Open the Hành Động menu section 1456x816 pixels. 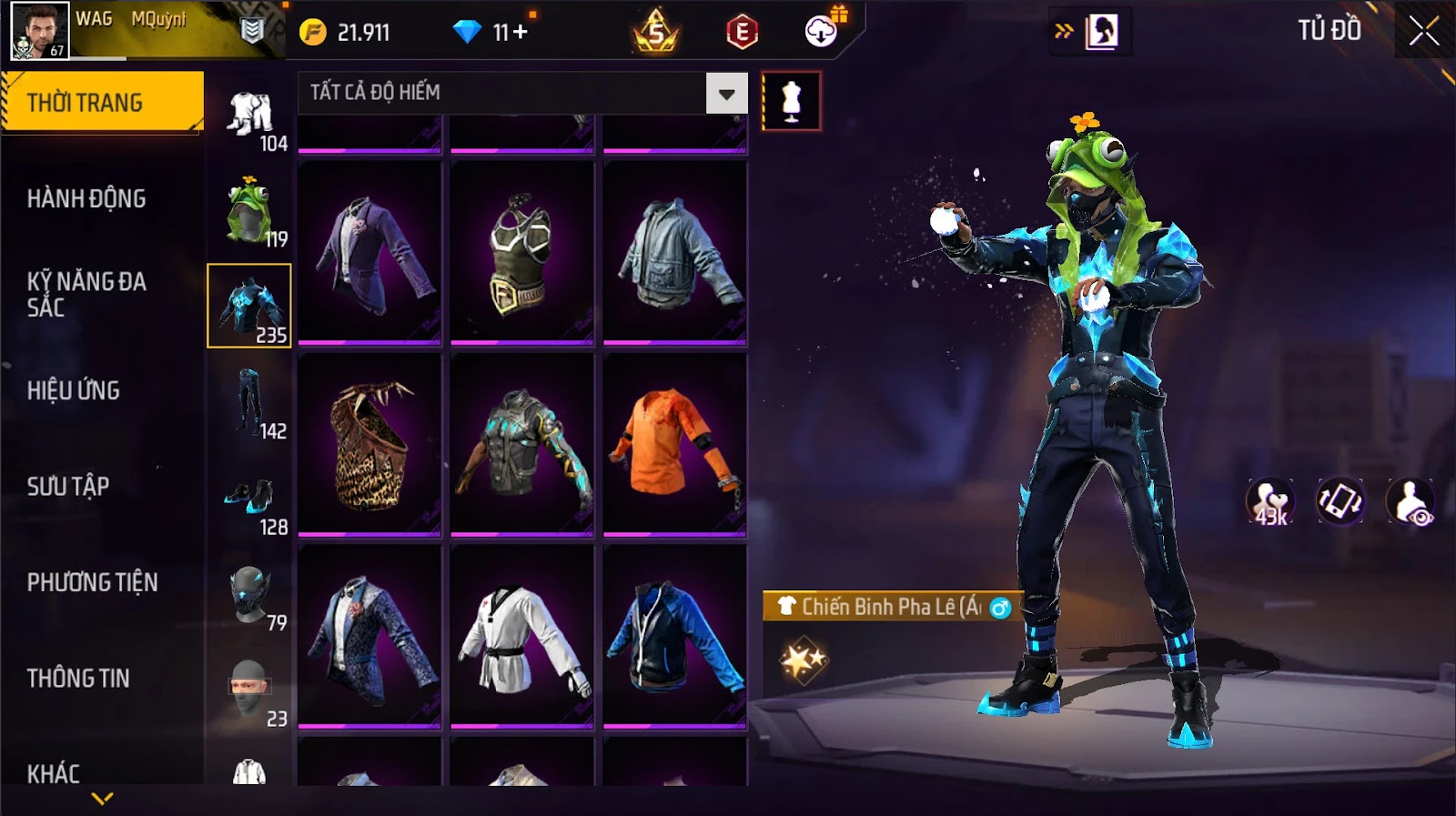pos(86,198)
